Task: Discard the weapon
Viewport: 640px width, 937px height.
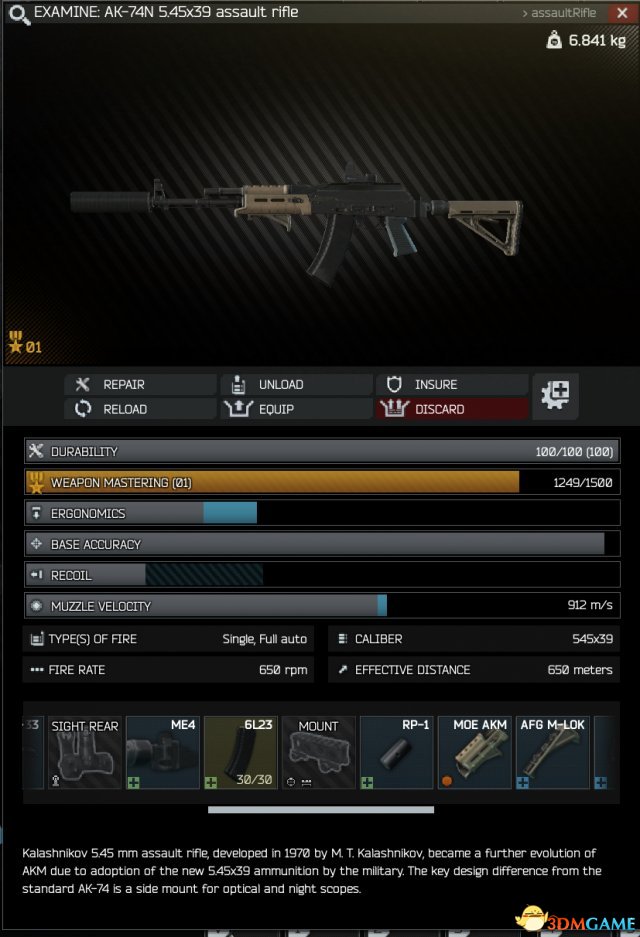Action: pyautogui.click(x=452, y=409)
